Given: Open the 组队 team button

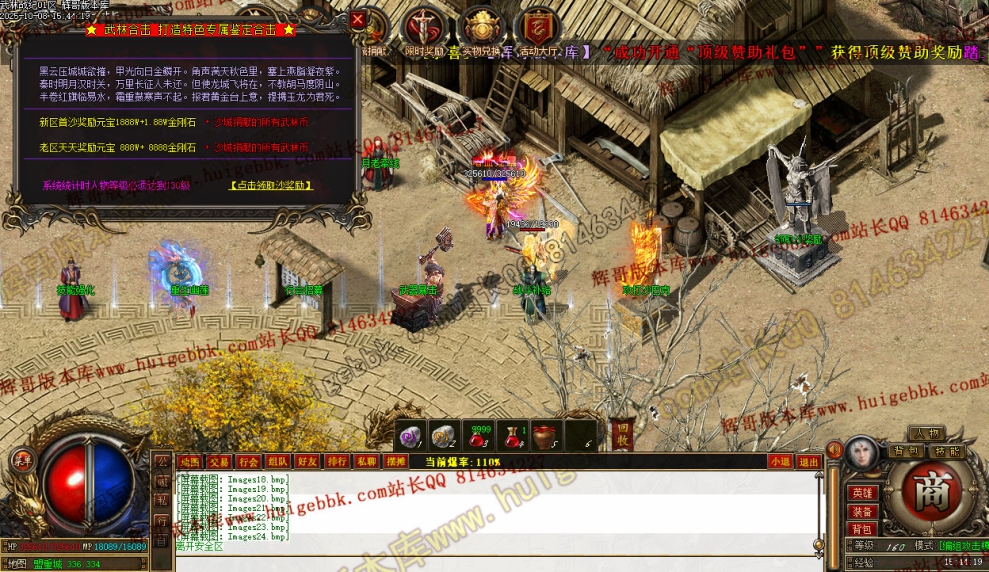Looking at the screenshot, I should click(278, 461).
